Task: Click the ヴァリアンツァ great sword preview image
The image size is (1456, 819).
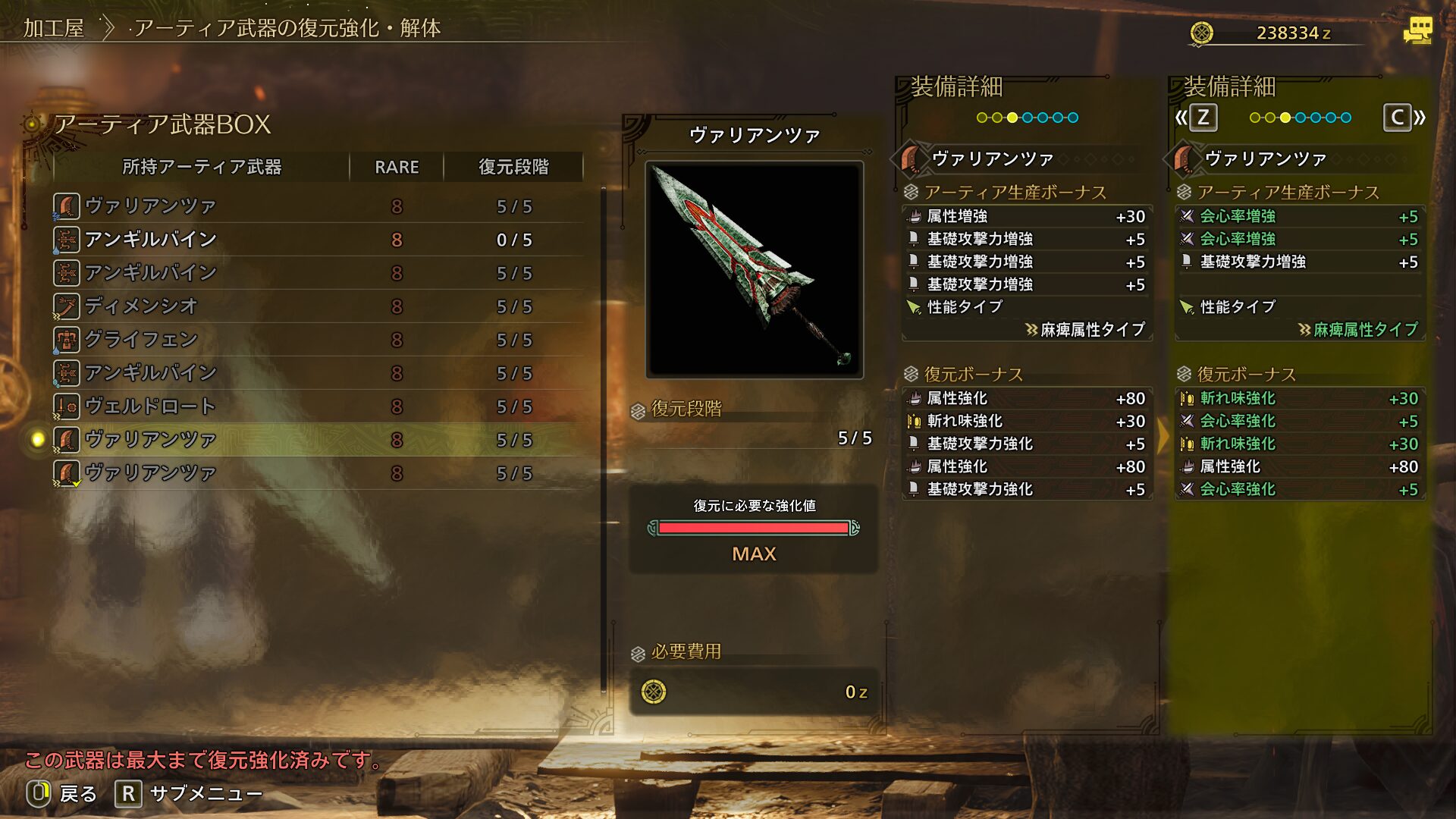Action: (x=754, y=269)
